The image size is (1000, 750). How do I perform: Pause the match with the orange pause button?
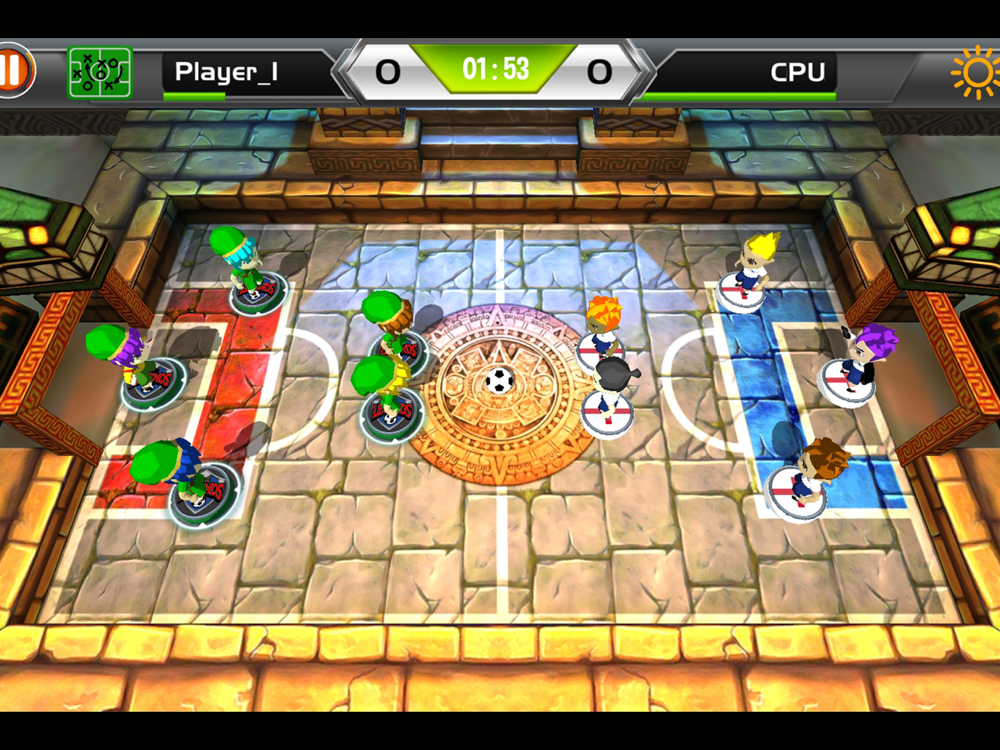14,71
